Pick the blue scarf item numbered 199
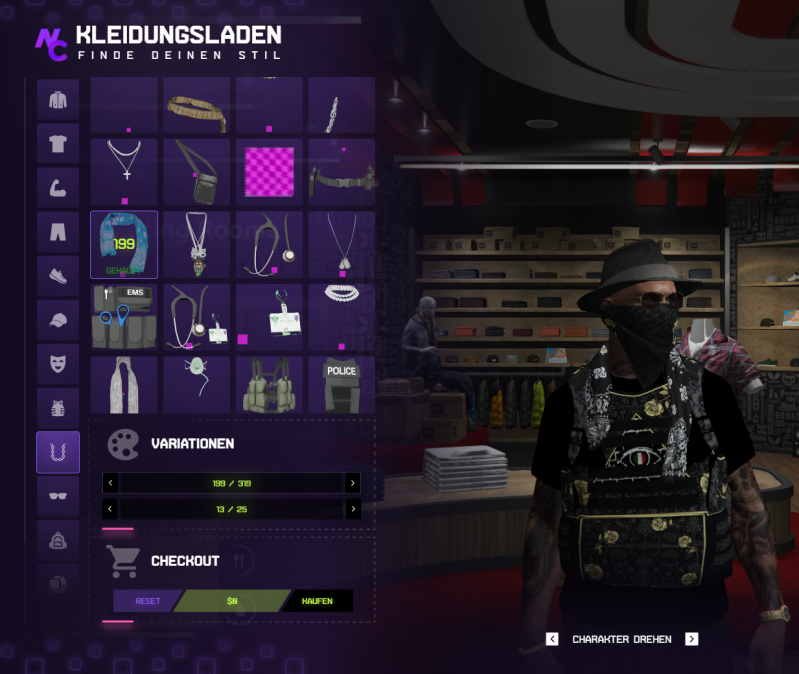Viewport: 799px width, 674px height. [x=124, y=244]
